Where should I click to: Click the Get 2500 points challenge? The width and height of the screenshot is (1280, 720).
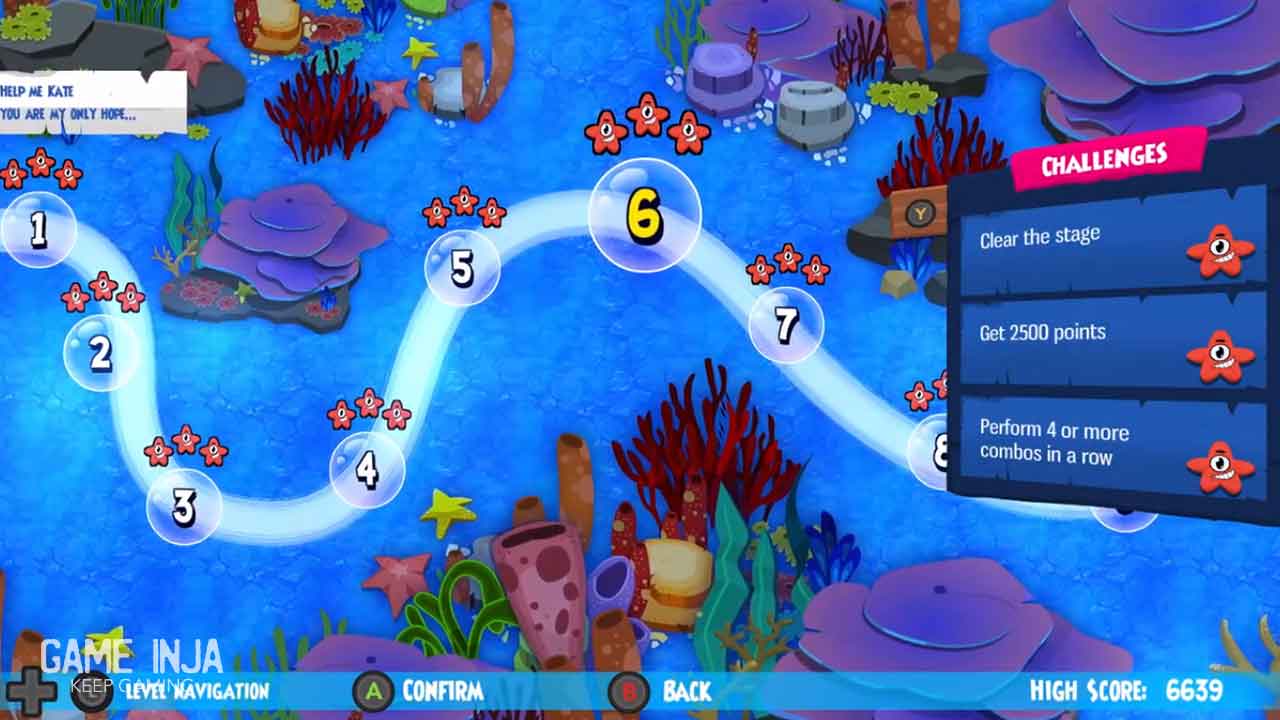(1112, 340)
